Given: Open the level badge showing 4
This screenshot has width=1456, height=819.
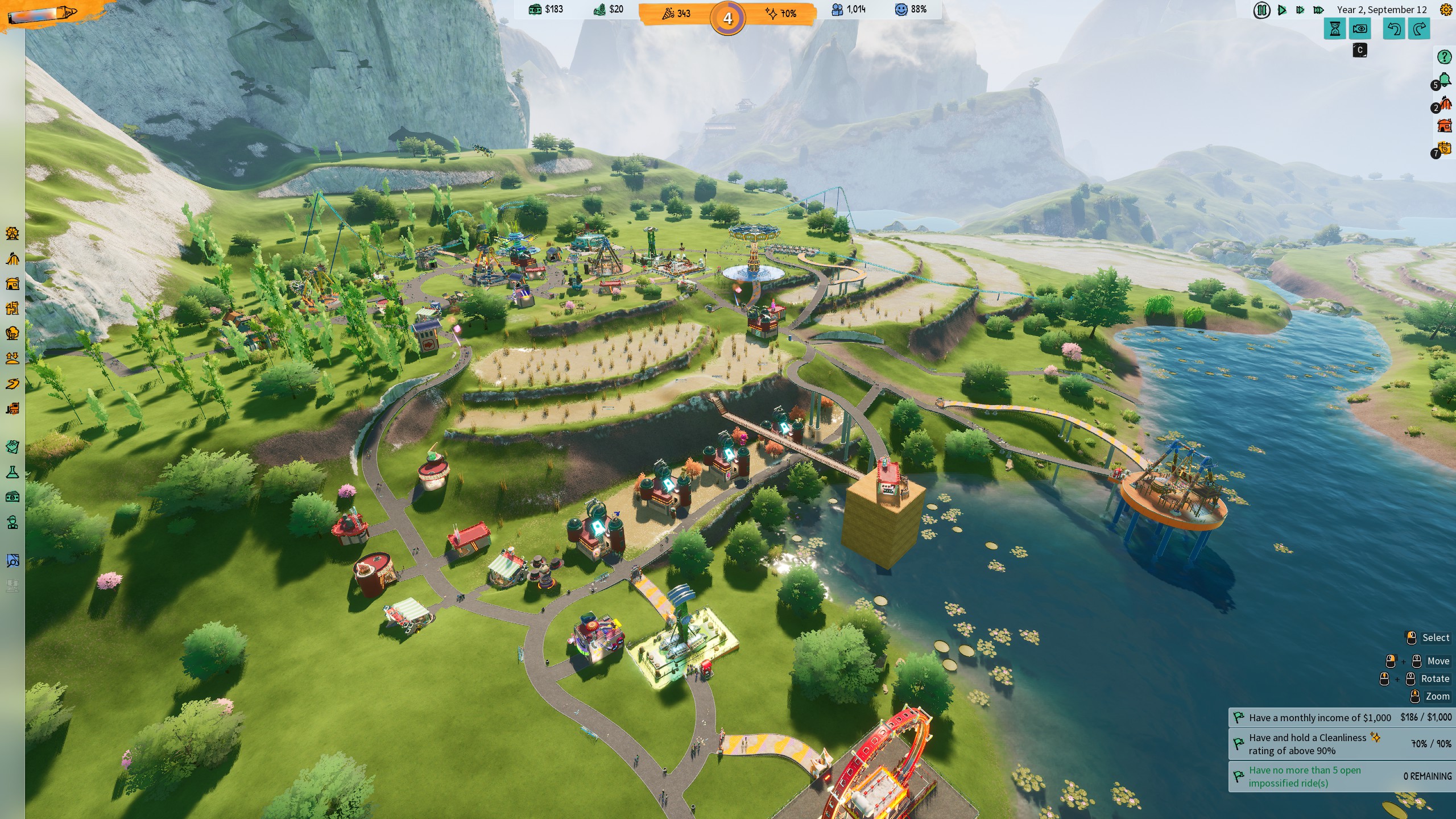Looking at the screenshot, I should tap(727, 19).
